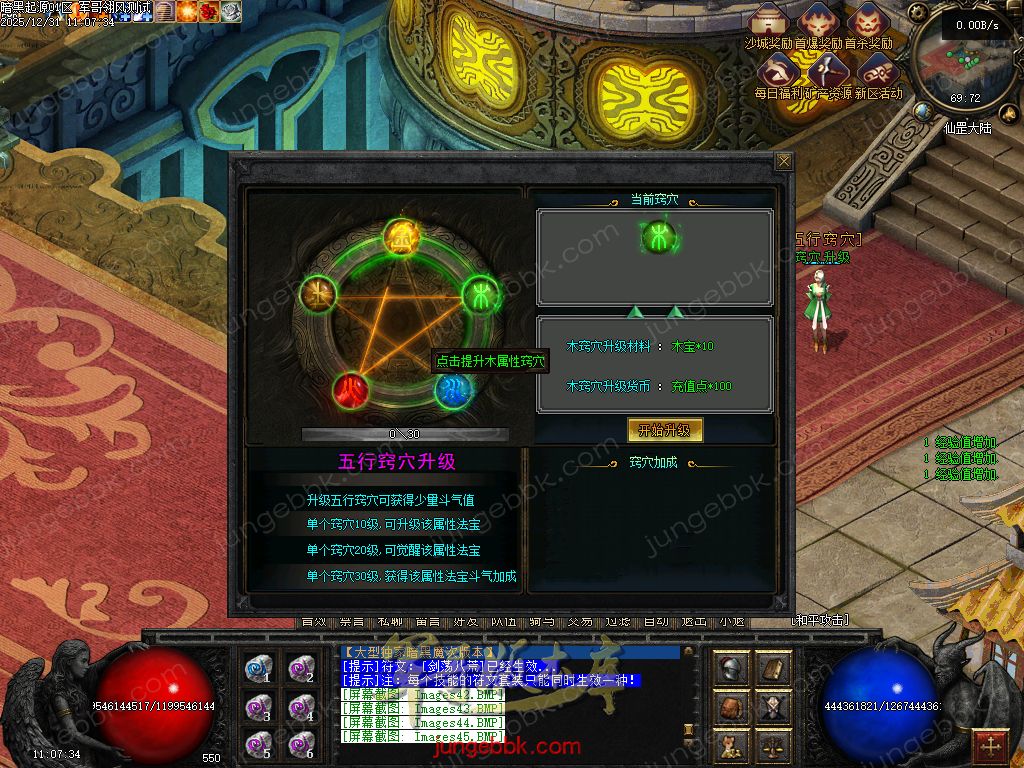1024x768 pixels.
Task: Open the 矿产资源 pickaxe icon
Action: (x=826, y=71)
